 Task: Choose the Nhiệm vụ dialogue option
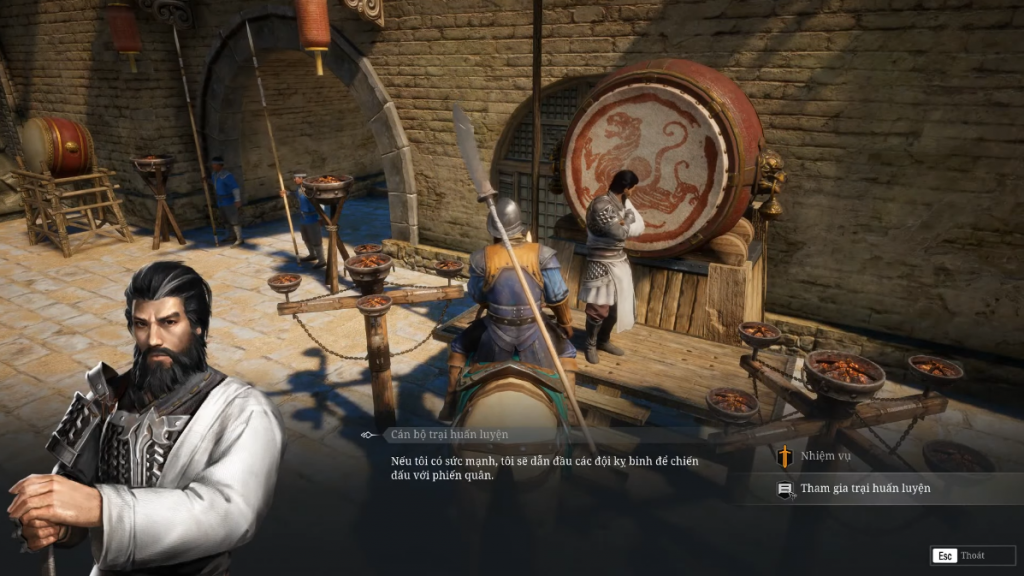826,456
